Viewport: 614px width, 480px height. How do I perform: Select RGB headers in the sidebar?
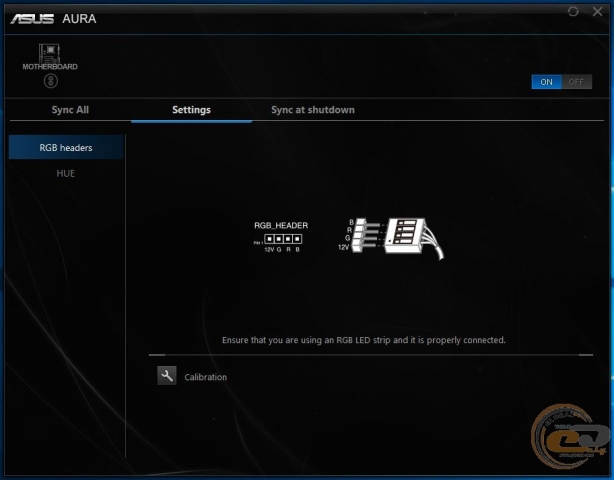tap(66, 148)
